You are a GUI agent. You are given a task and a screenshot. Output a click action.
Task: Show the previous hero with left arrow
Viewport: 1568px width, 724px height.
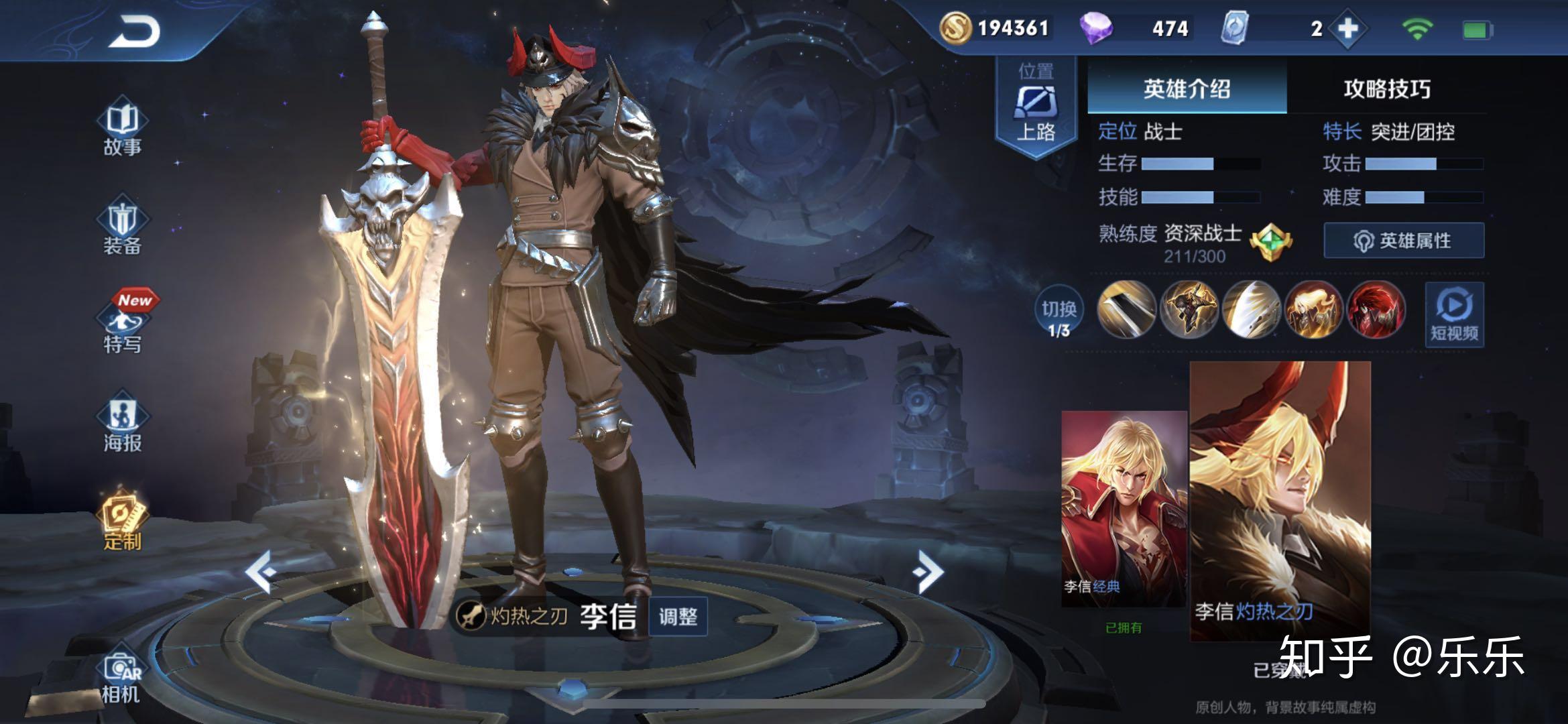click(261, 572)
